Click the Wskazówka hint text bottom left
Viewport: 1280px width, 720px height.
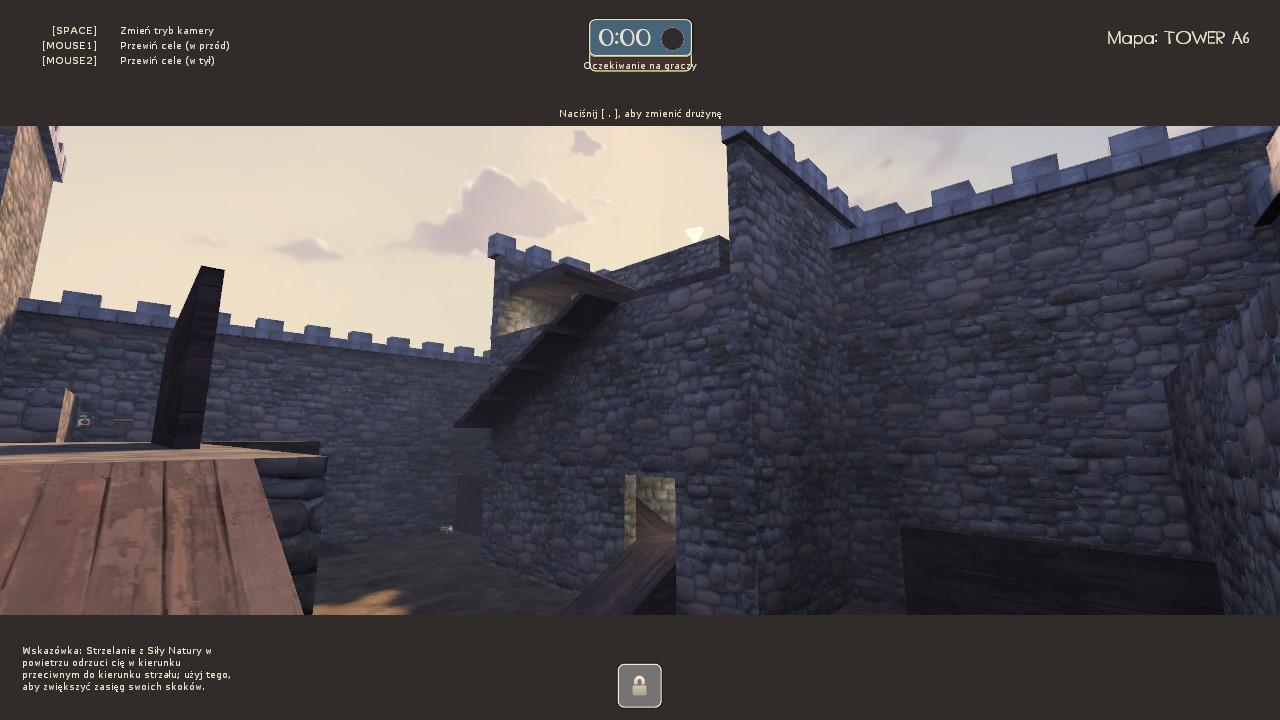(x=127, y=668)
